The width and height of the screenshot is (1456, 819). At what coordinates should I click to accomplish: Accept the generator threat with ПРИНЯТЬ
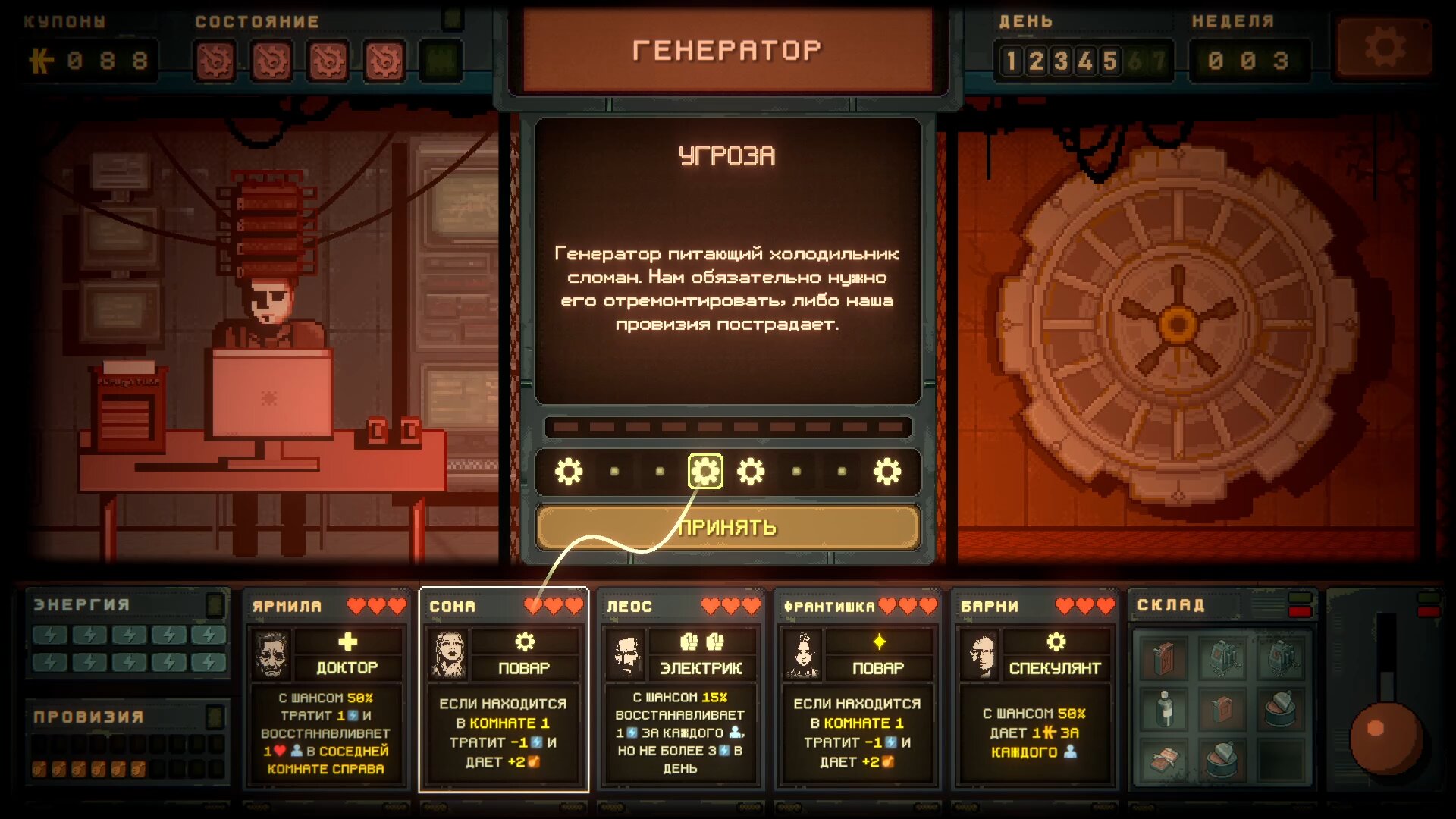[727, 527]
